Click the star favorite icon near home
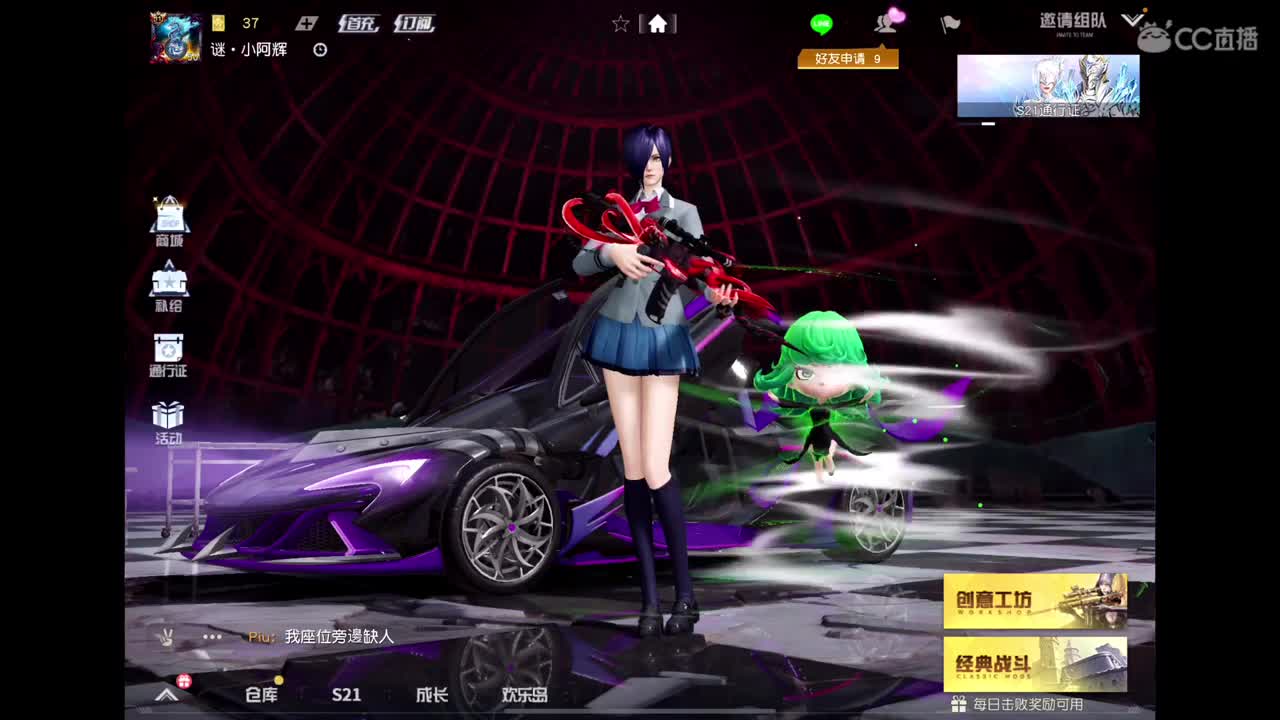Viewport: 1280px width, 720px height. coord(621,24)
